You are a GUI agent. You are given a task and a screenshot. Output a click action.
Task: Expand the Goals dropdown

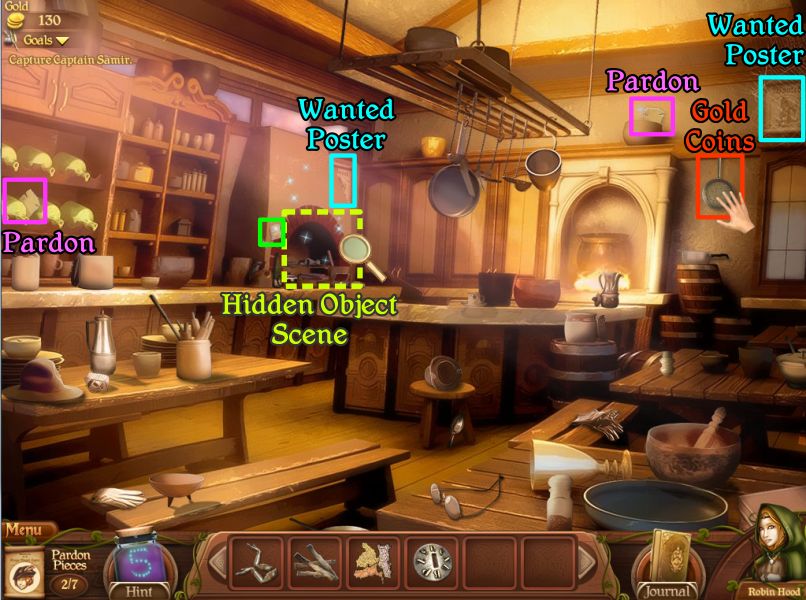point(47,40)
